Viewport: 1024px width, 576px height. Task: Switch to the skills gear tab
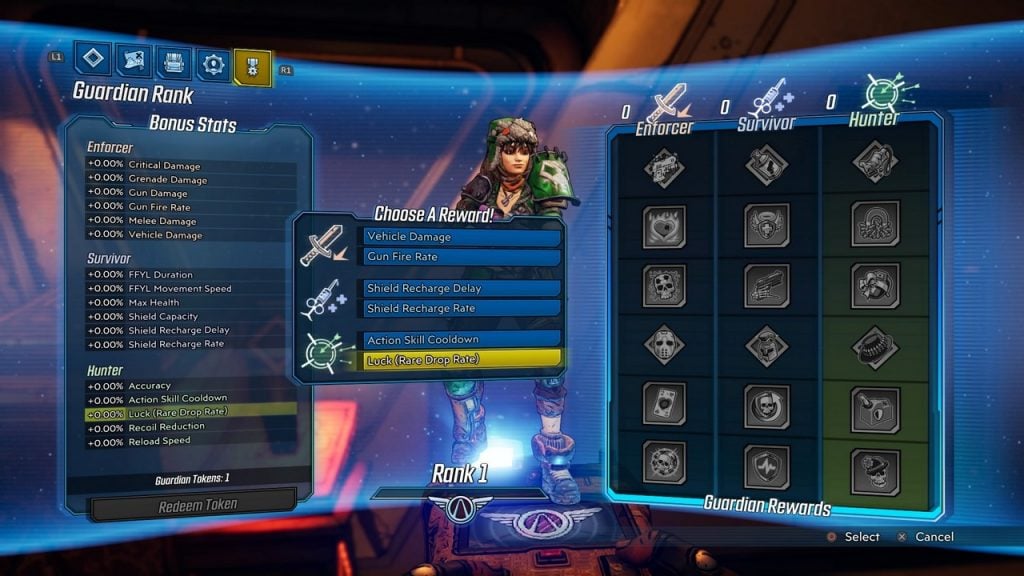213,65
